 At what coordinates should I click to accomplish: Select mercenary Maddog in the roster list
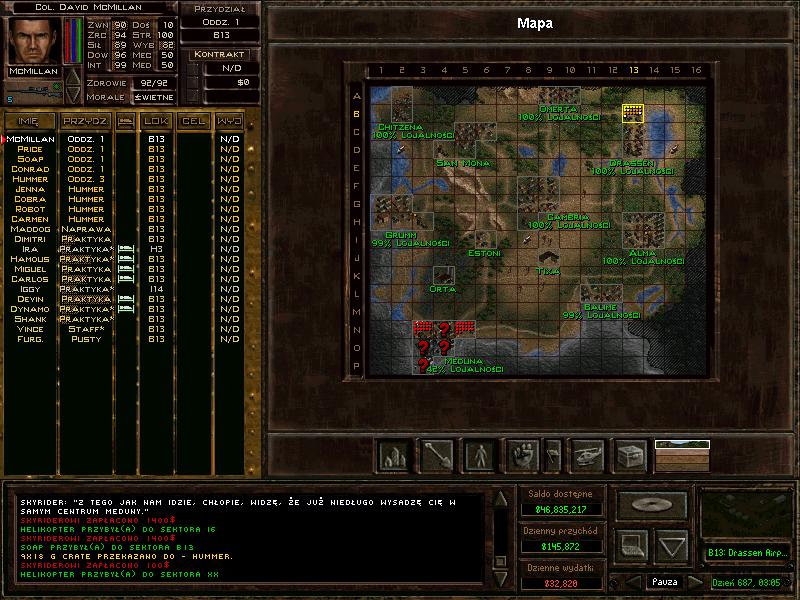tap(30, 229)
